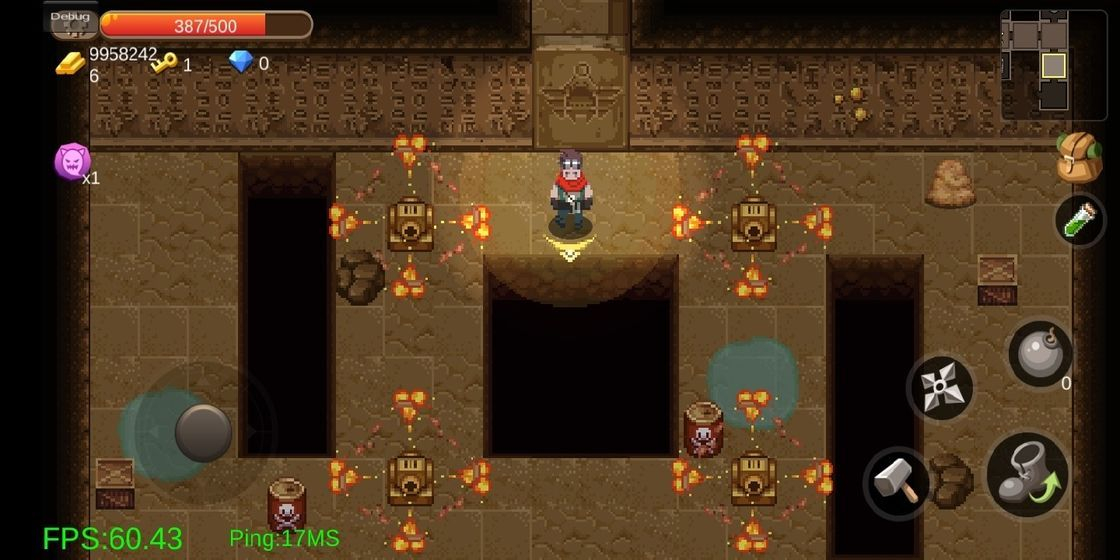Use the green potion
The height and width of the screenshot is (560, 1120).
click(x=1080, y=220)
